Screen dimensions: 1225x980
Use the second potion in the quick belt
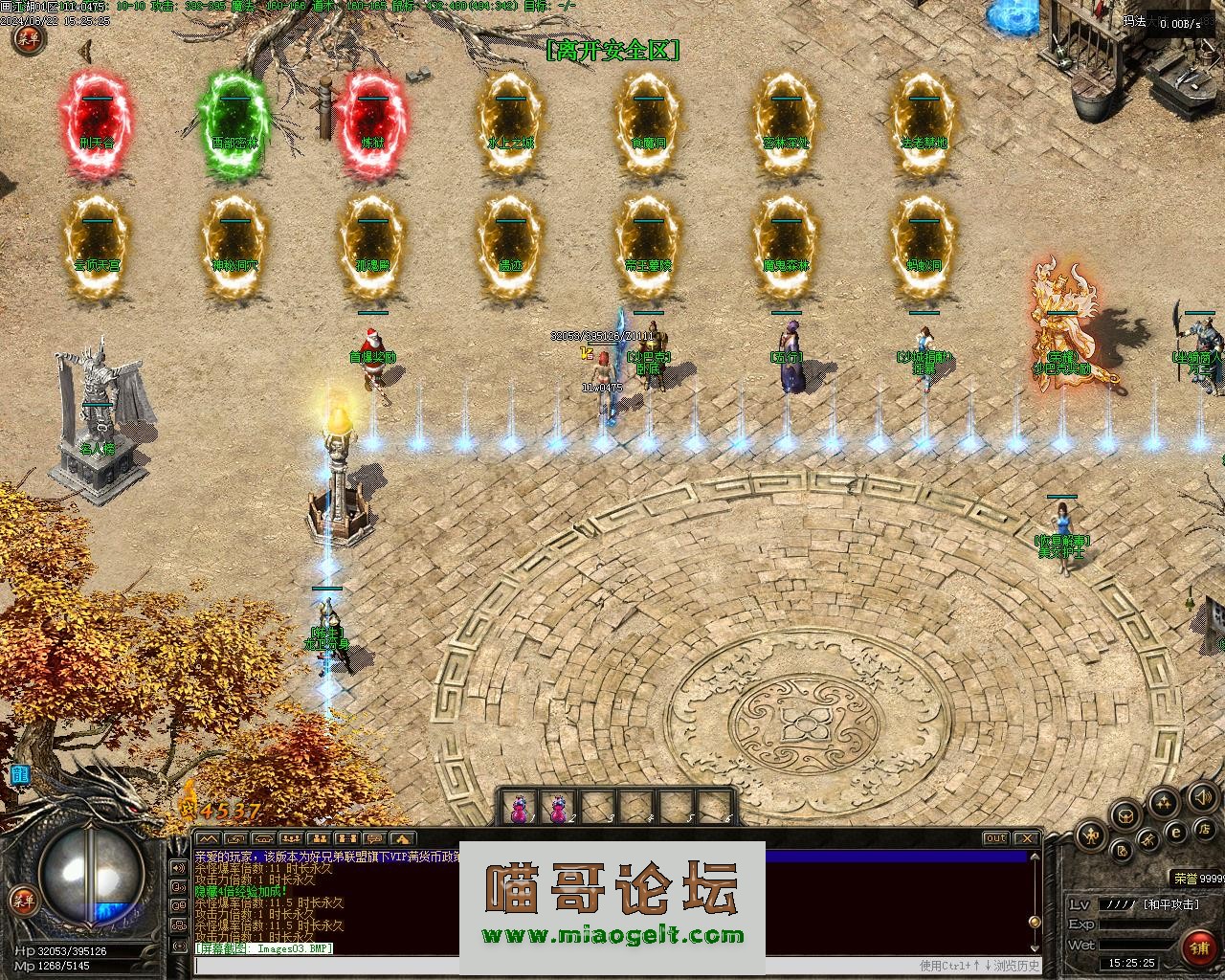point(557,809)
